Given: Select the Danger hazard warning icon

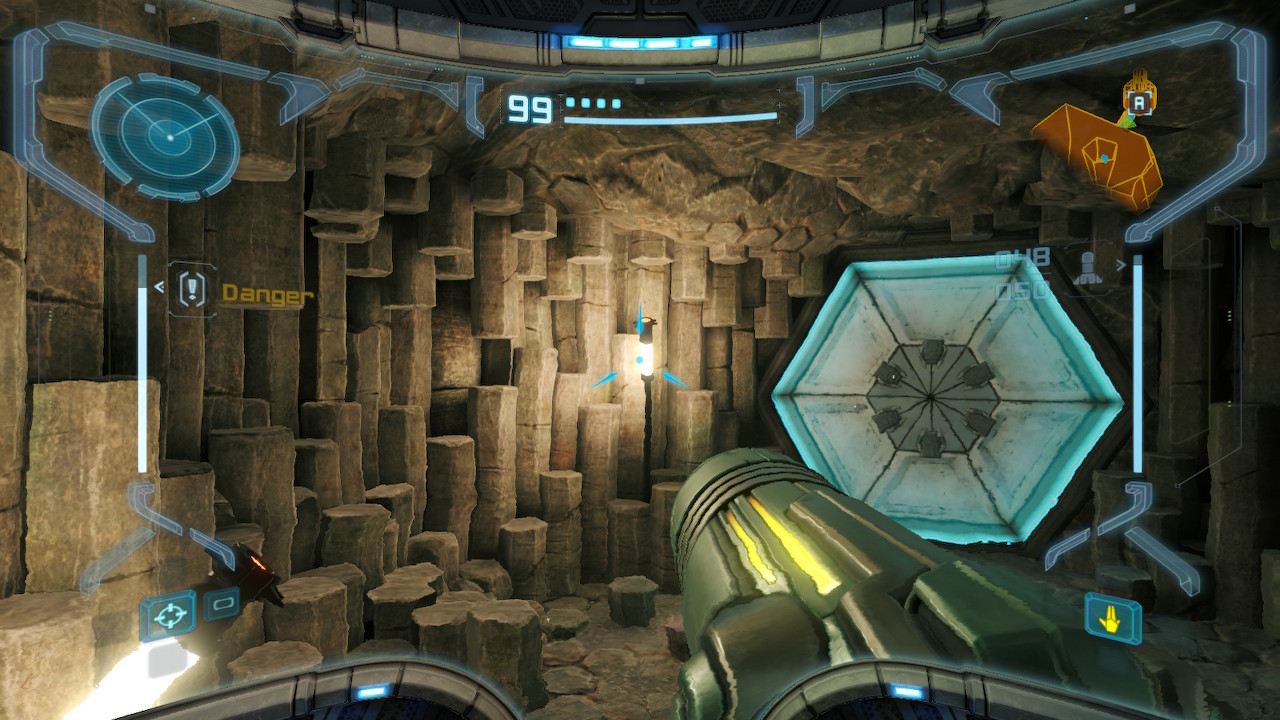Looking at the screenshot, I should [191, 291].
